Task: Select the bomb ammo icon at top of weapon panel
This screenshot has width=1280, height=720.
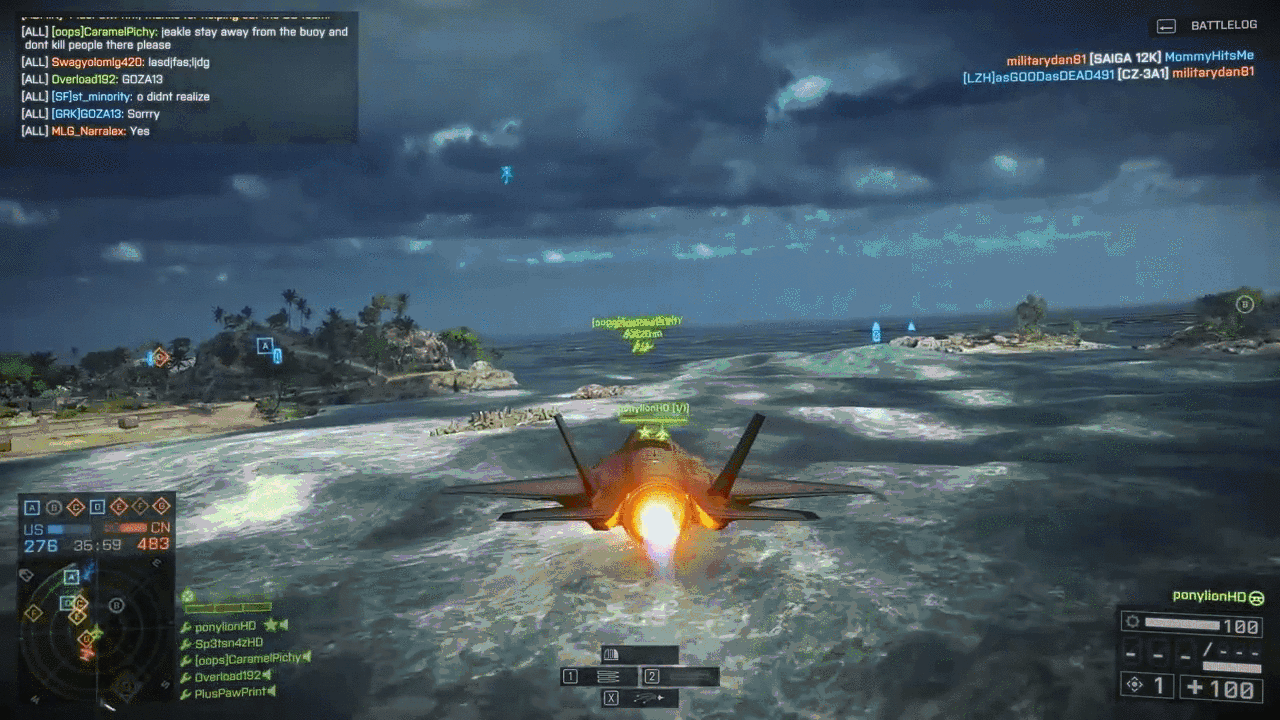Action: pos(612,654)
